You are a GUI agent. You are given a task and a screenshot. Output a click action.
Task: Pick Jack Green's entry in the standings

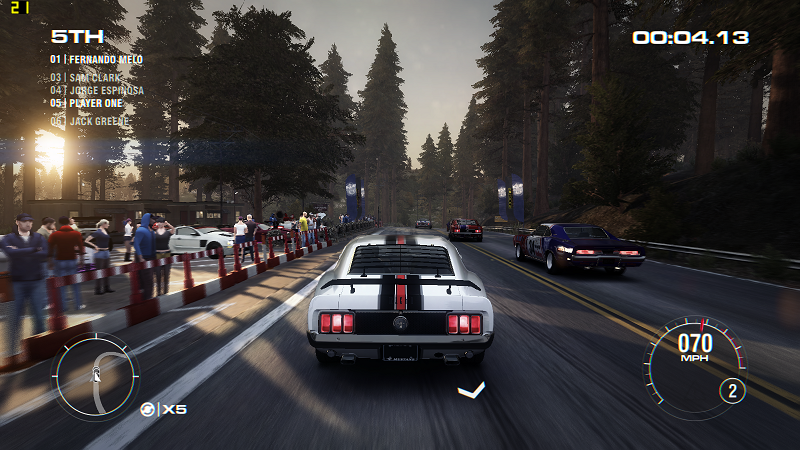[x=90, y=121]
